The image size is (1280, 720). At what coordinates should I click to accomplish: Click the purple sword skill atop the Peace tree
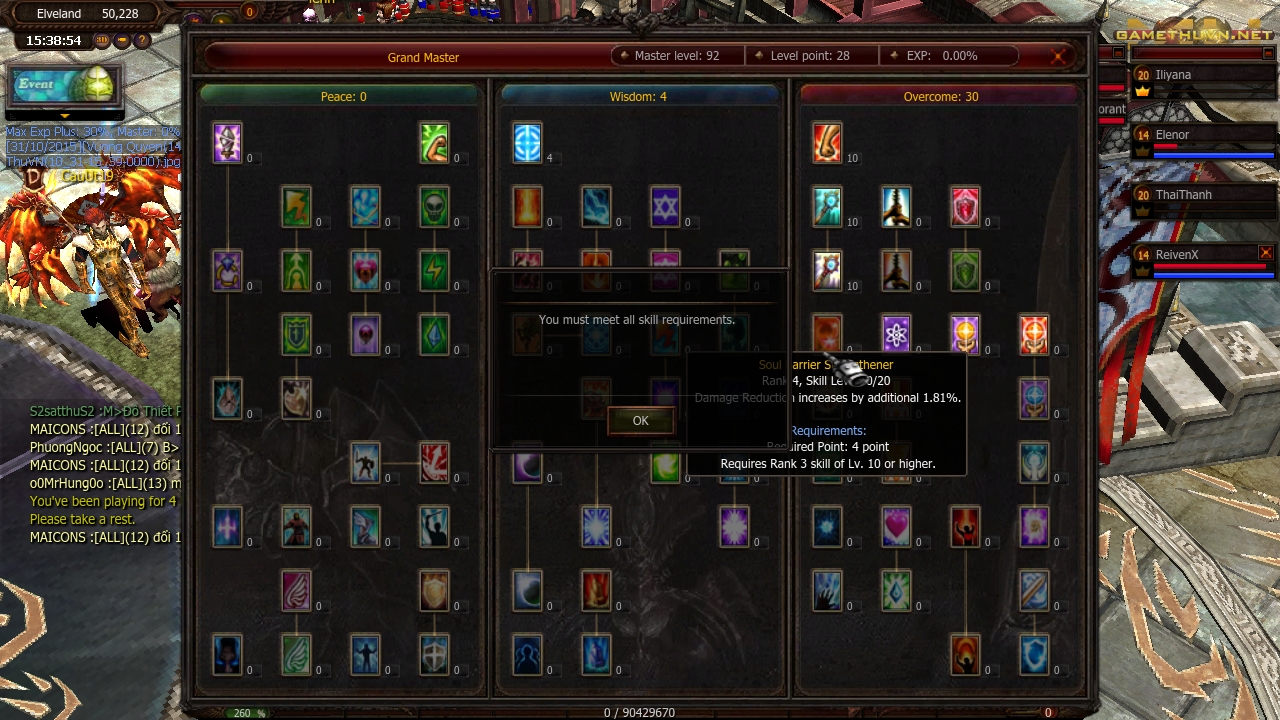tap(227, 141)
